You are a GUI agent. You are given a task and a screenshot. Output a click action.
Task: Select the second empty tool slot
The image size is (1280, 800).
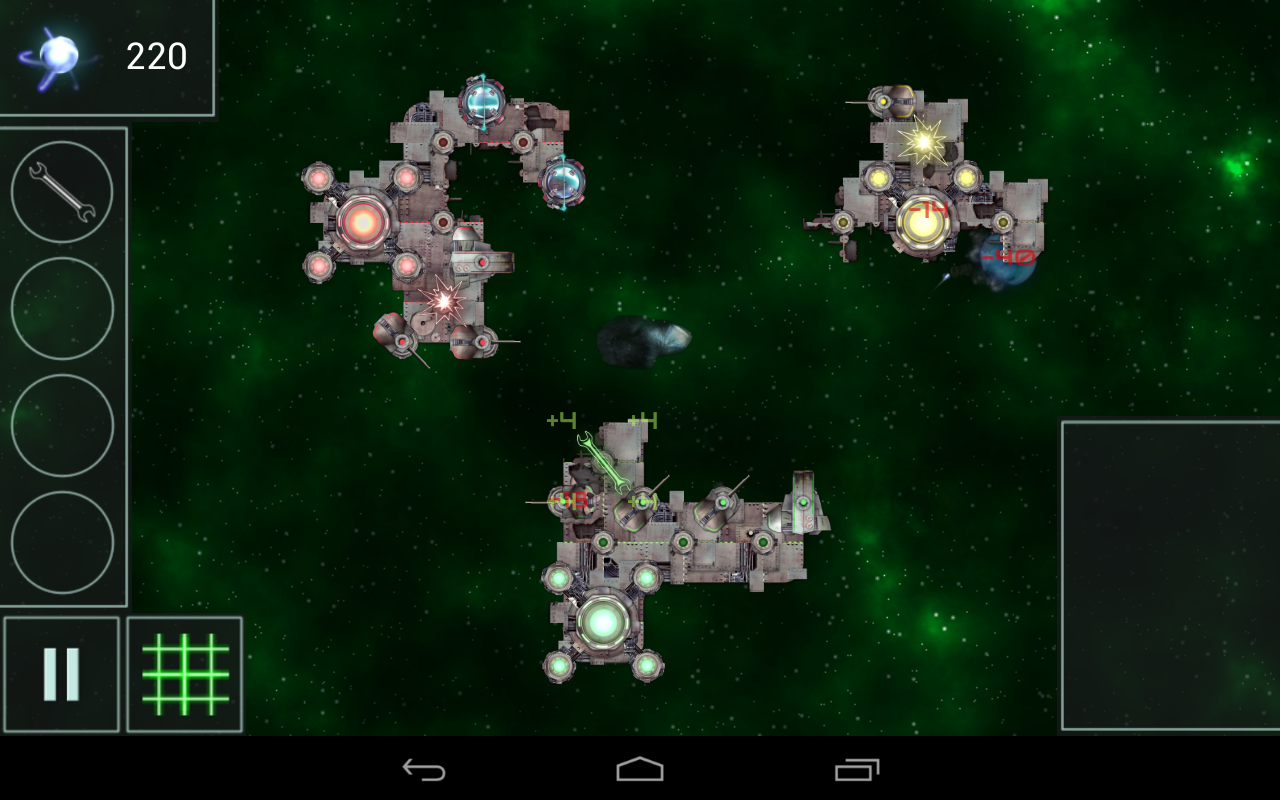(x=62, y=427)
